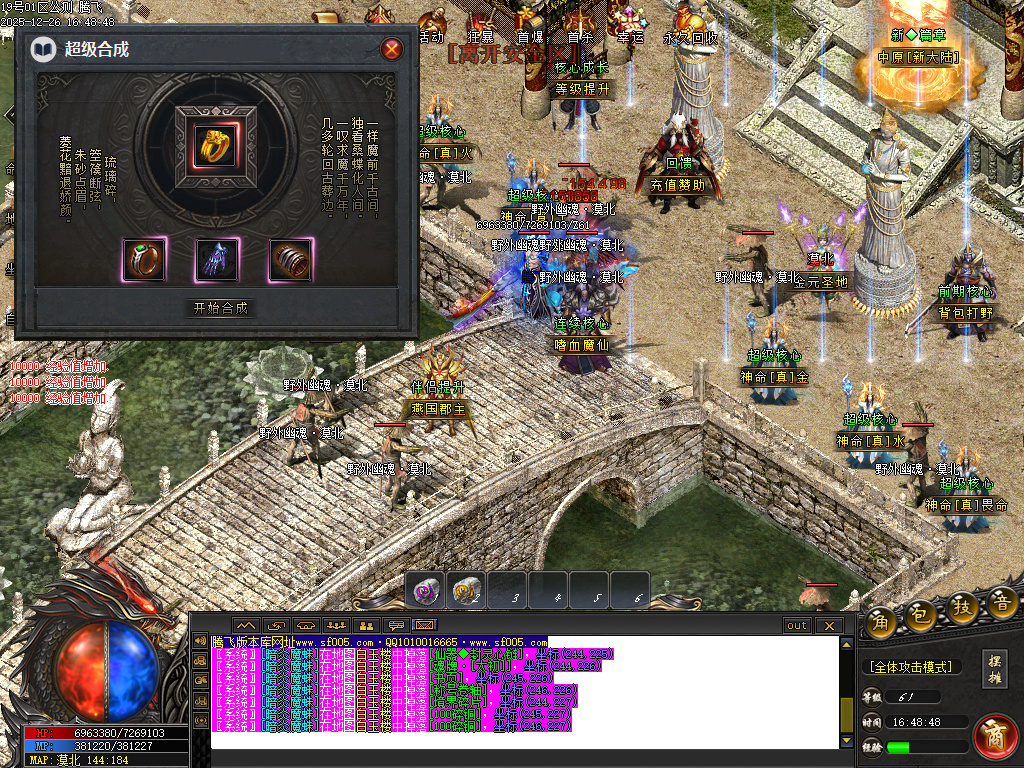Choose the blue claw material slot
Viewport: 1024px width, 768px height.
pyautogui.click(x=217, y=260)
